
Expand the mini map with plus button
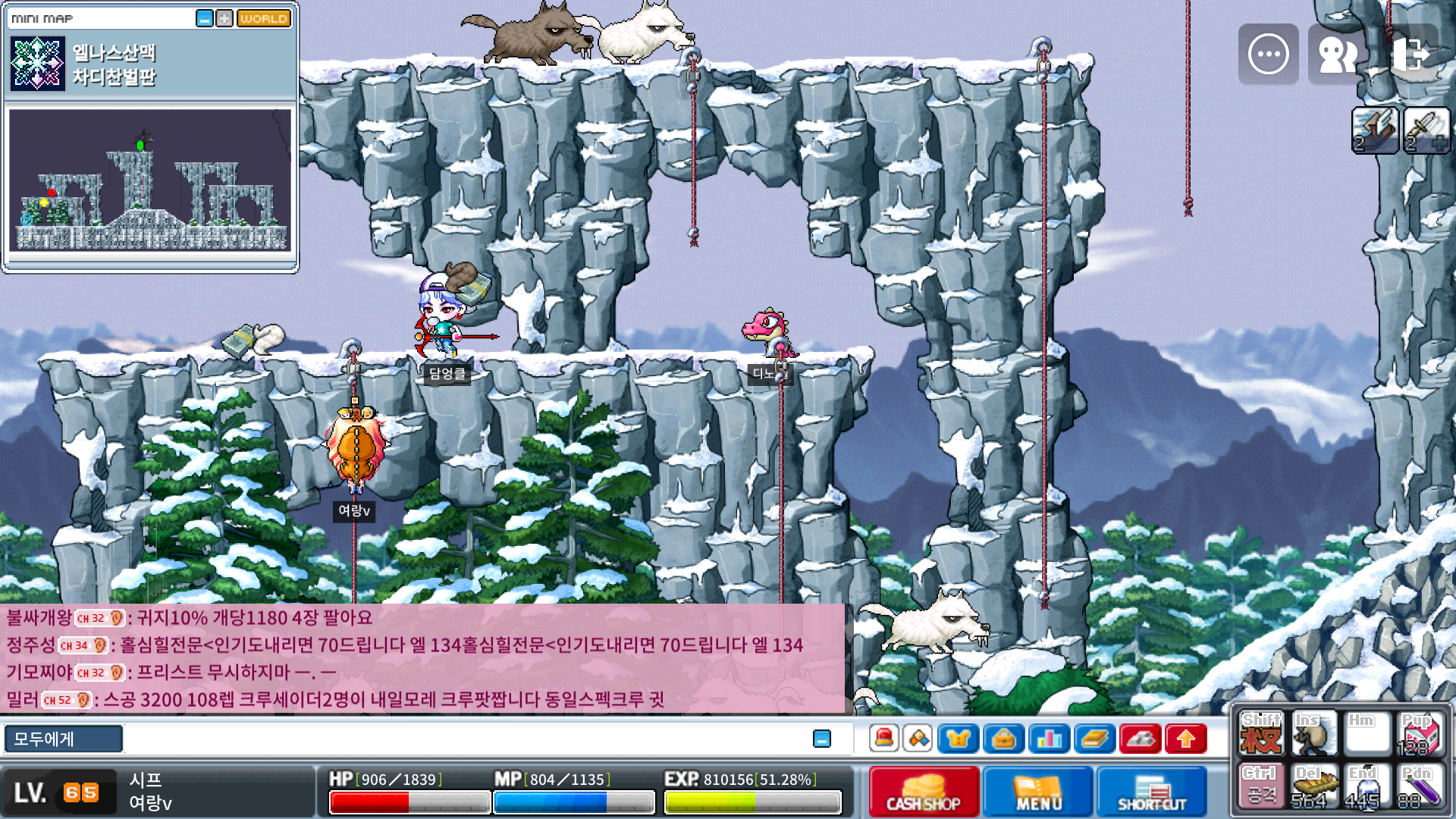(224, 18)
